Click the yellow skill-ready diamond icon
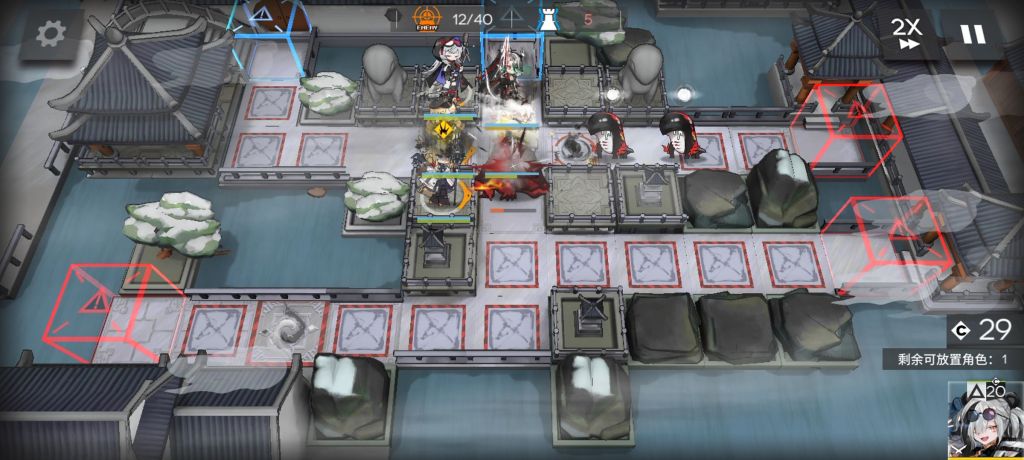The image size is (1024, 460). 443,129
